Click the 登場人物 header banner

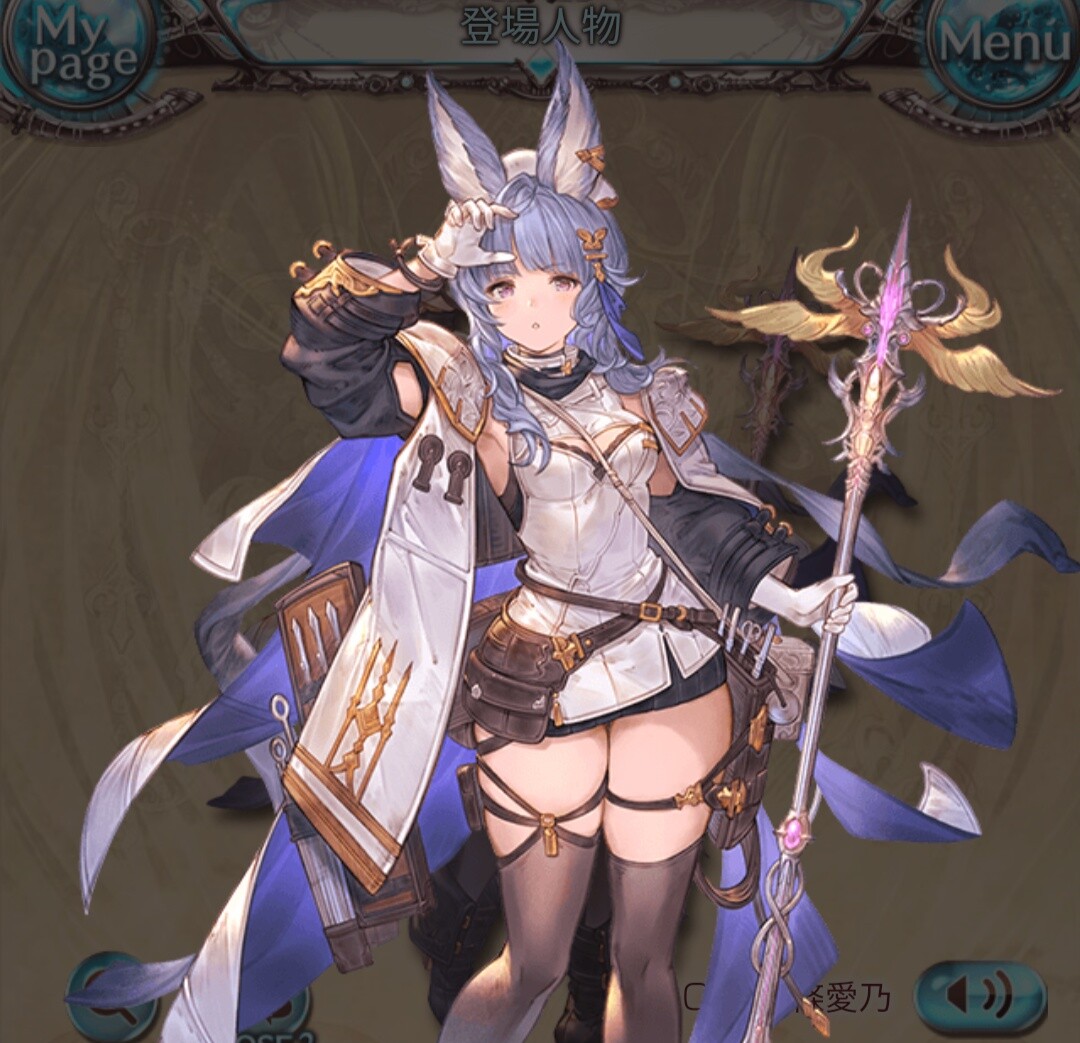tap(541, 28)
